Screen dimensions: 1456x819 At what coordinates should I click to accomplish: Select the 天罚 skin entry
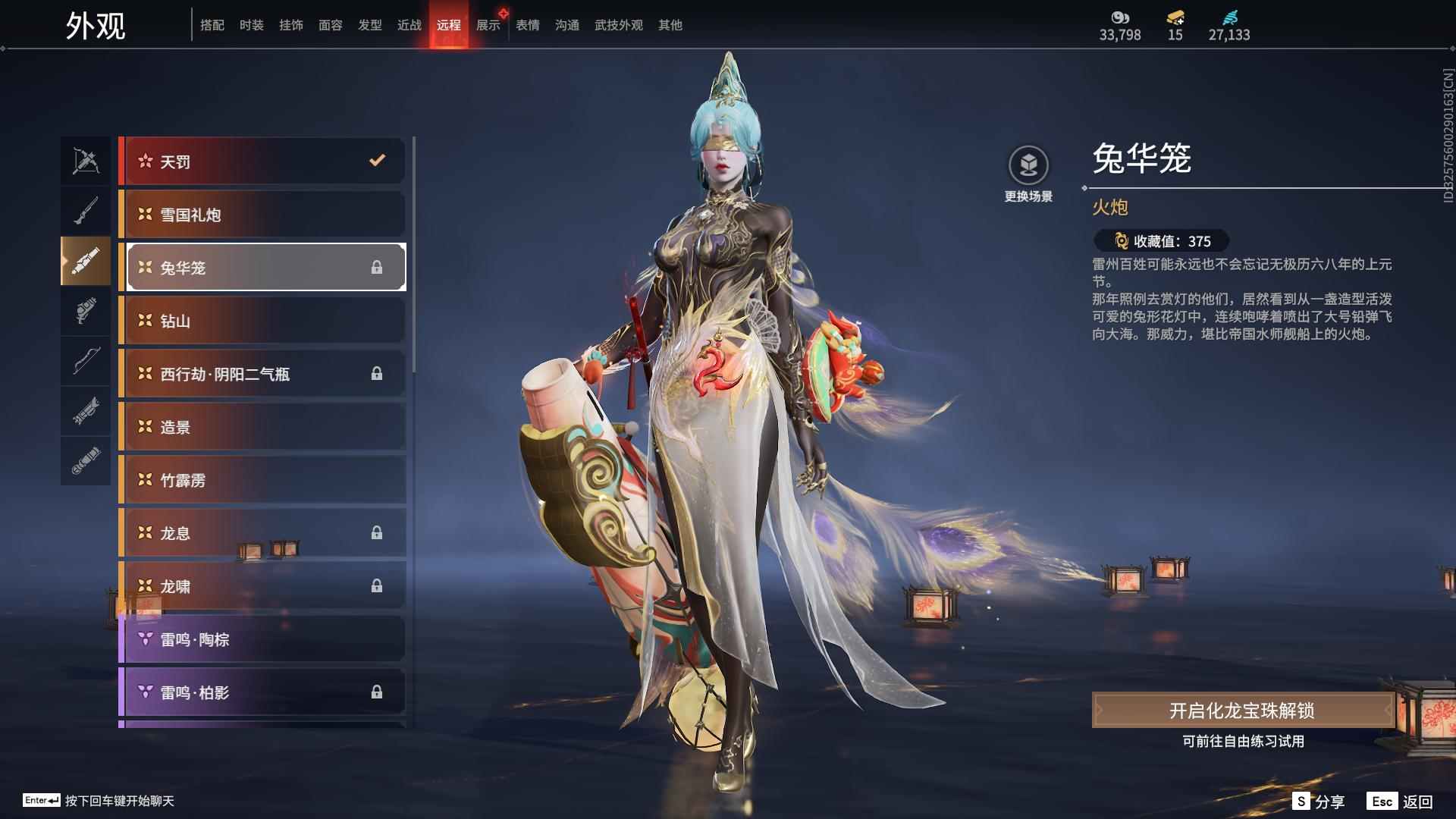point(262,162)
